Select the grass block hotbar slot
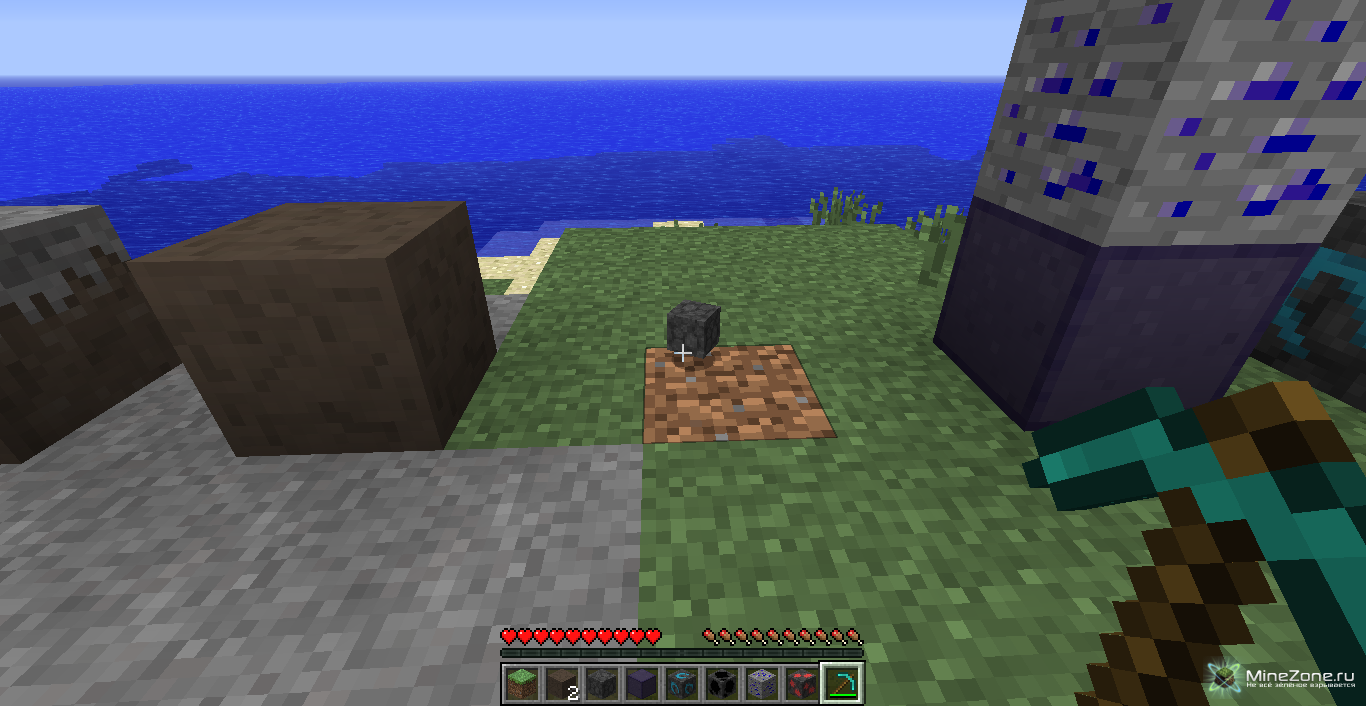Screen dimensions: 1366x706 [x=521, y=683]
